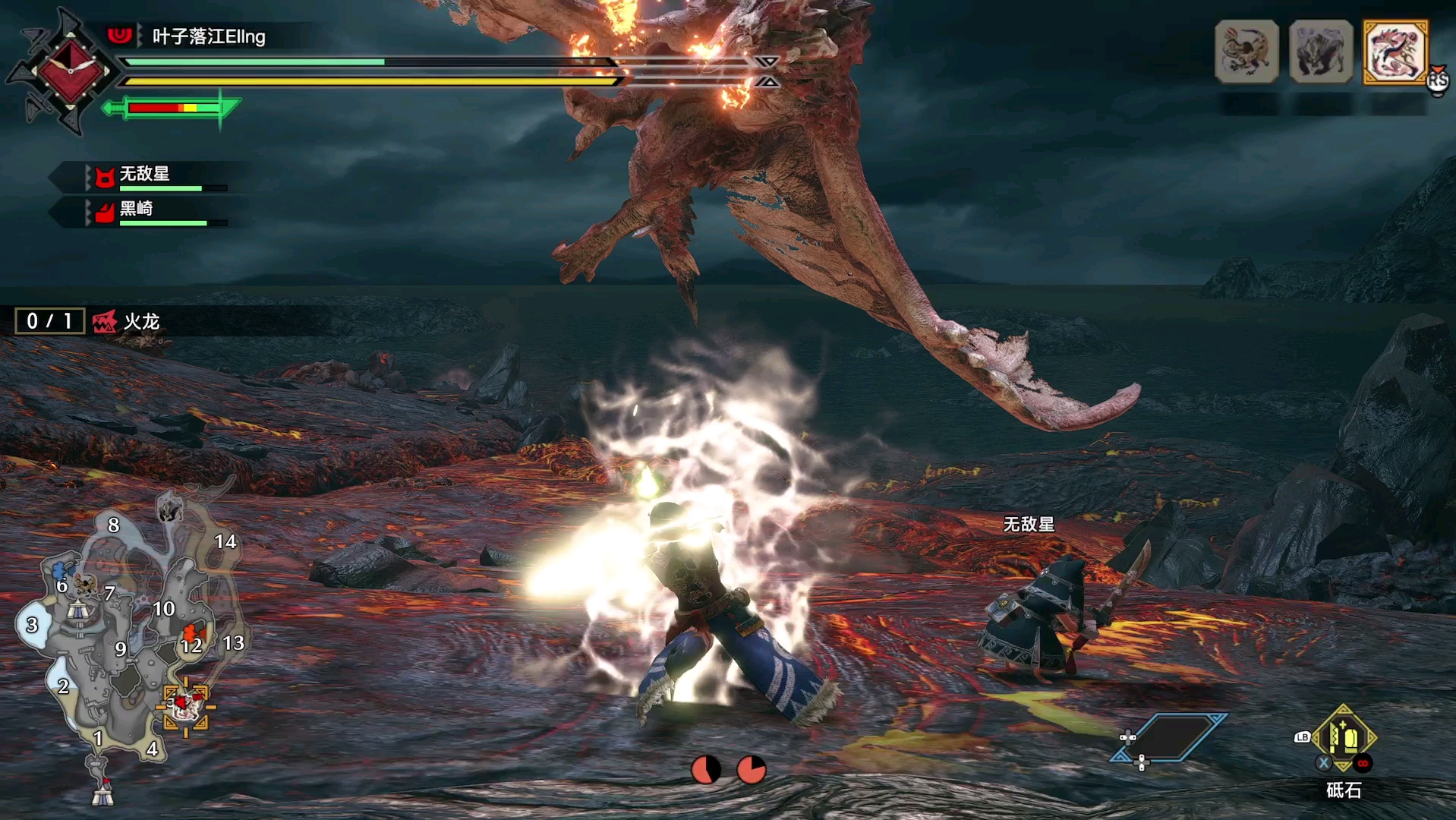Select the 砥石 whetstone item slot

point(1344,740)
